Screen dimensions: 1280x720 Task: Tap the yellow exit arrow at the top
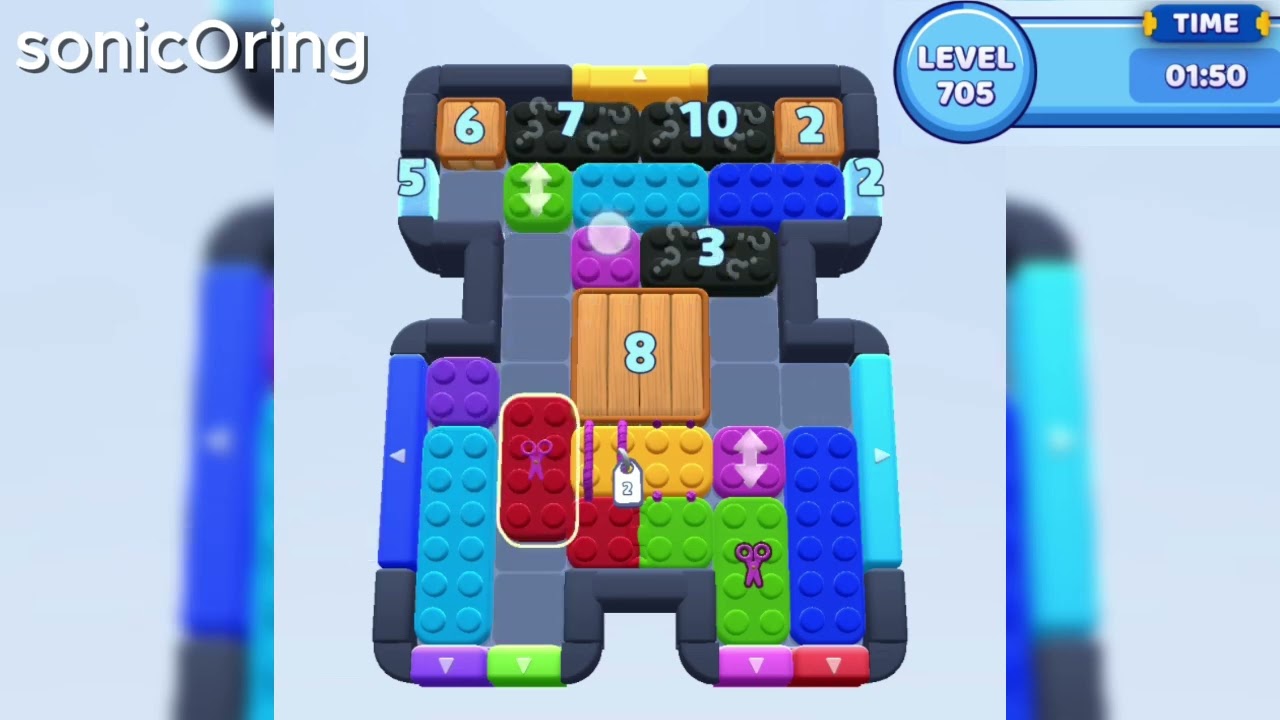tap(640, 75)
